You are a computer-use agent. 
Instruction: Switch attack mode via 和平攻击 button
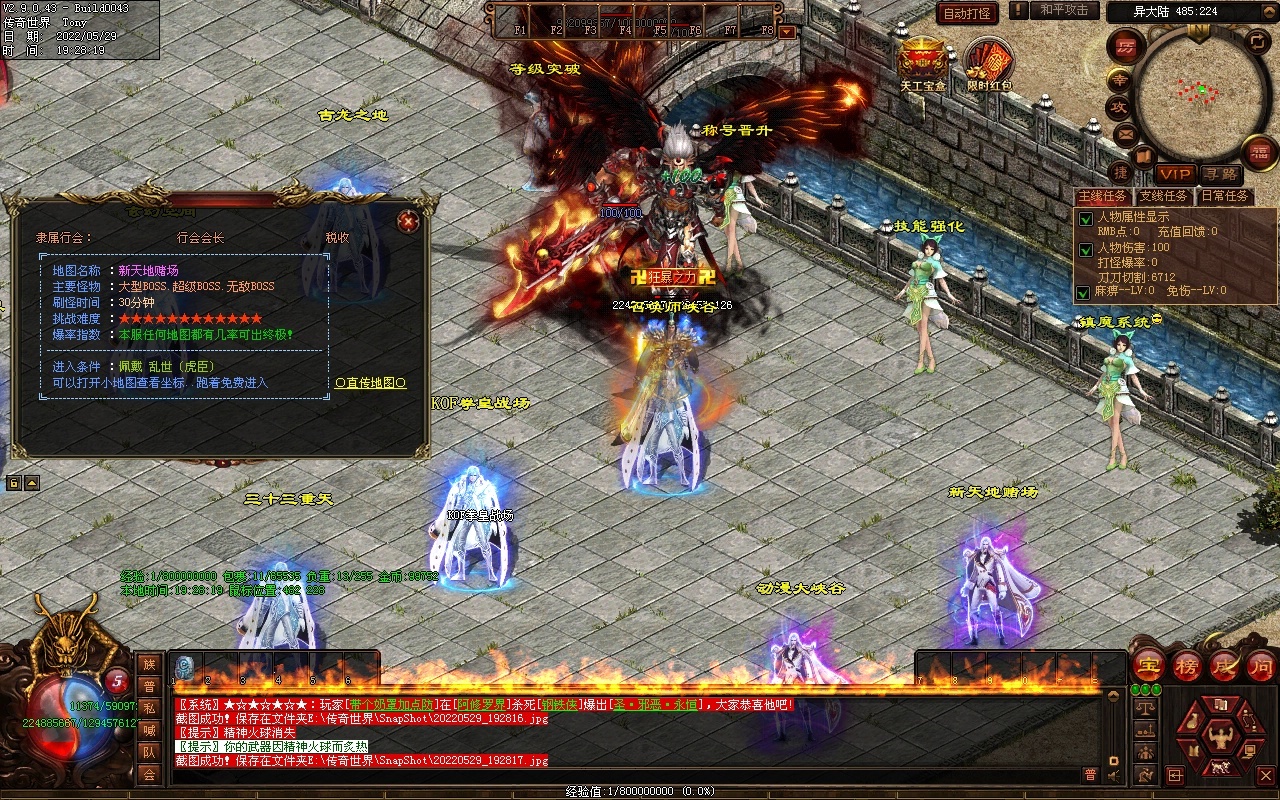1063,10
